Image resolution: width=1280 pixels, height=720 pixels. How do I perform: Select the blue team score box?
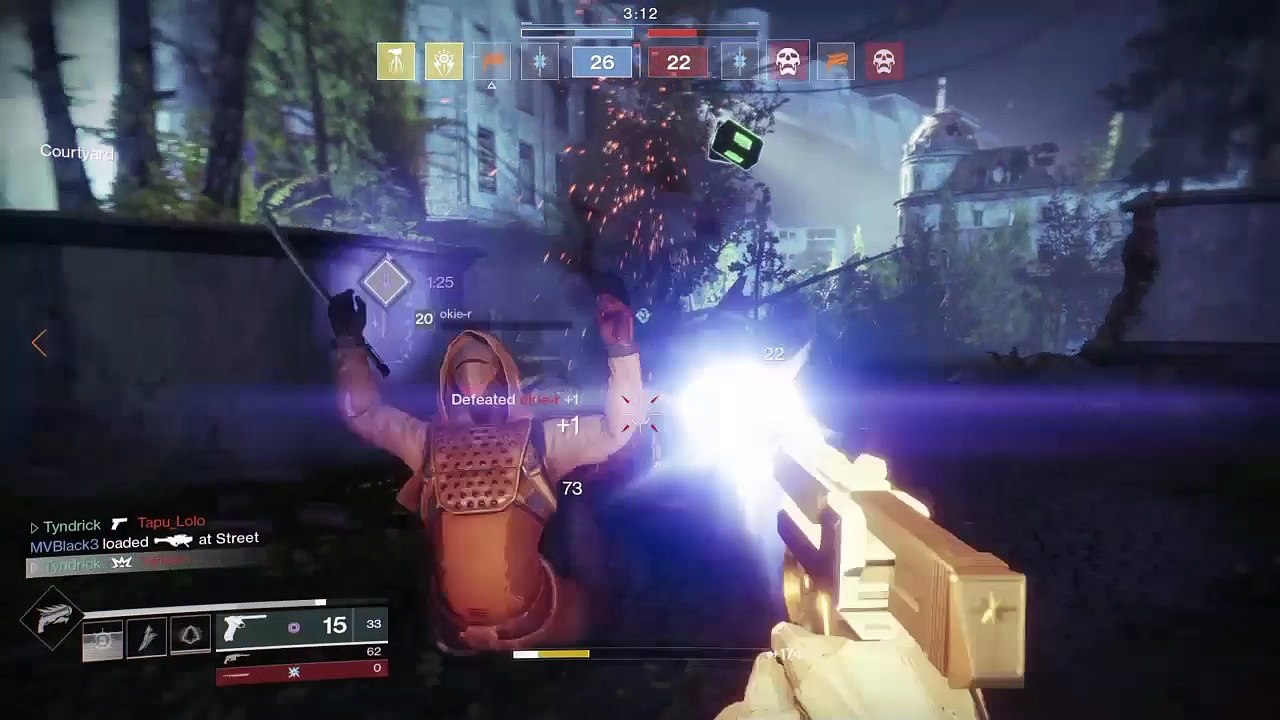pos(602,63)
